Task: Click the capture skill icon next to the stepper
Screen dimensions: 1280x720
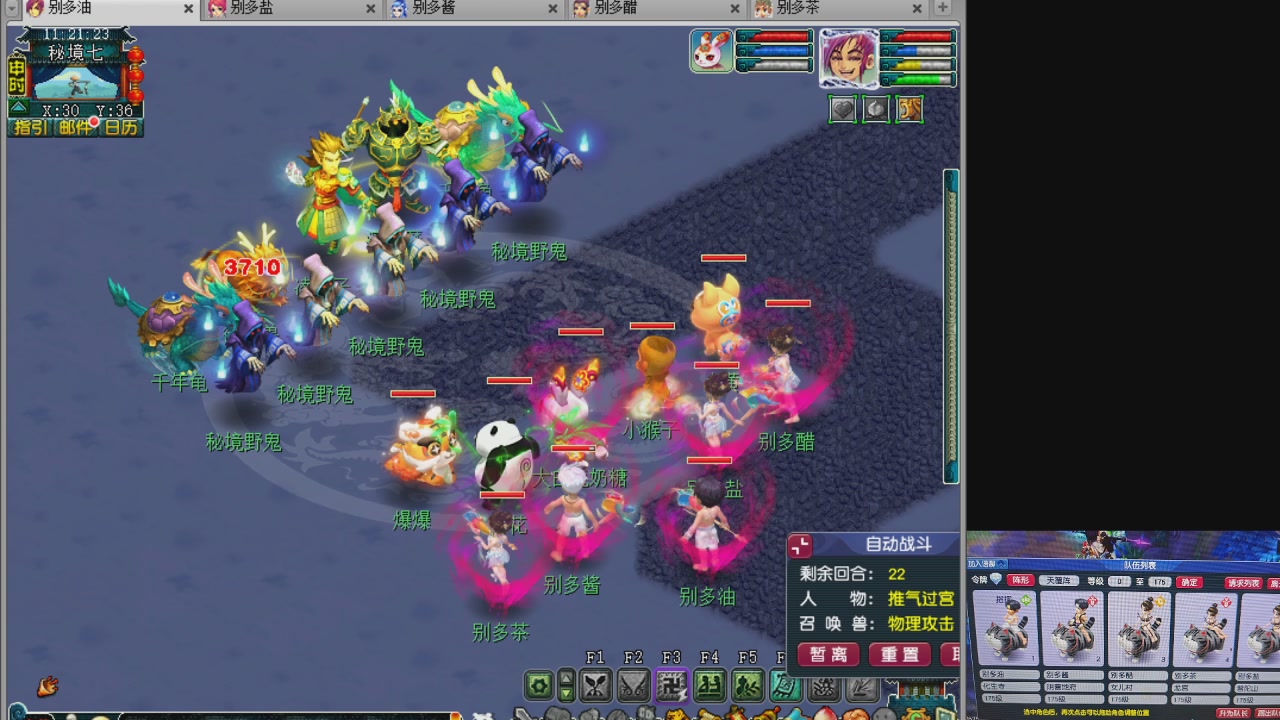Action: pos(595,686)
